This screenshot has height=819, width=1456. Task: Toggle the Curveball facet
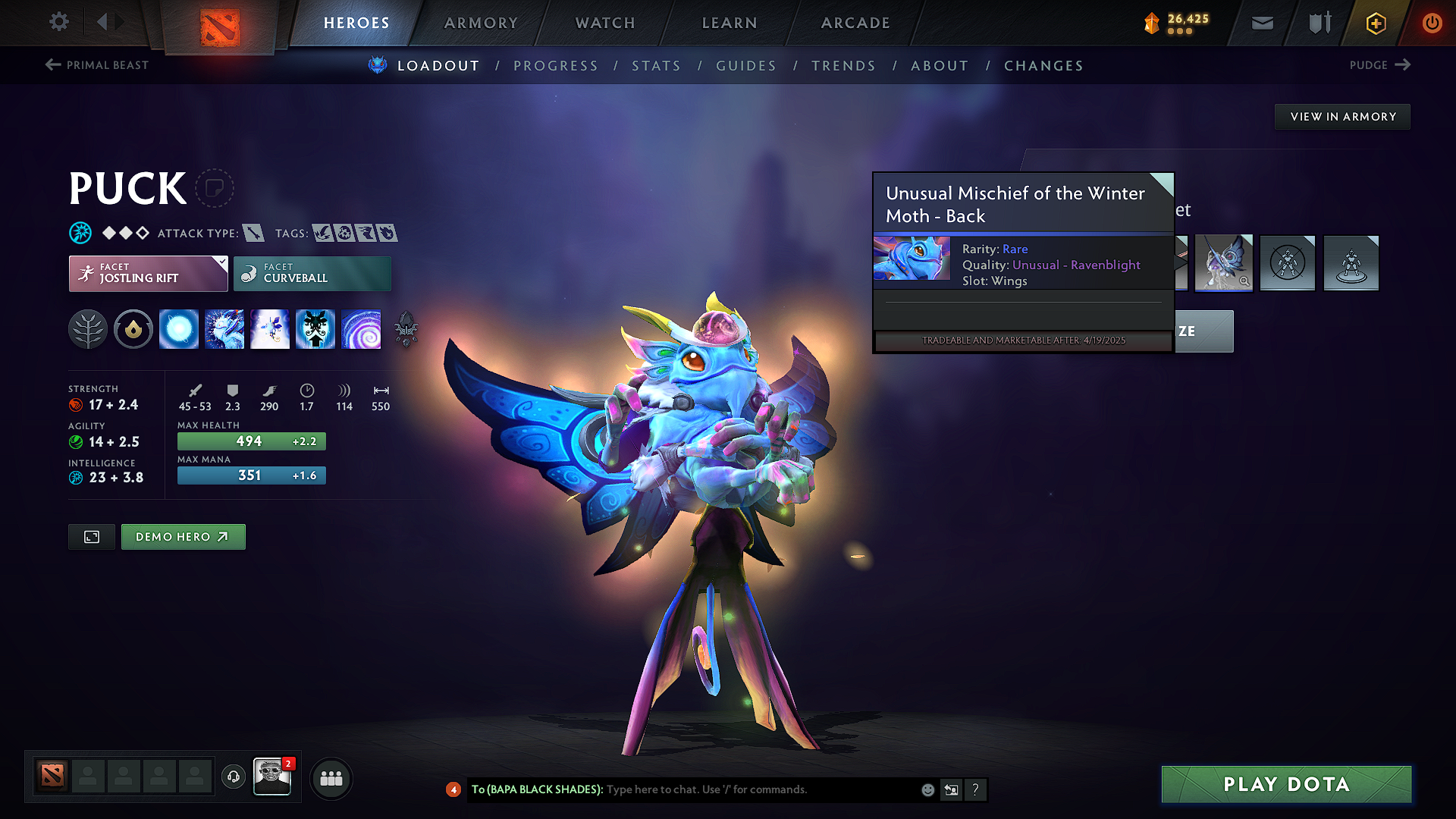(x=312, y=273)
